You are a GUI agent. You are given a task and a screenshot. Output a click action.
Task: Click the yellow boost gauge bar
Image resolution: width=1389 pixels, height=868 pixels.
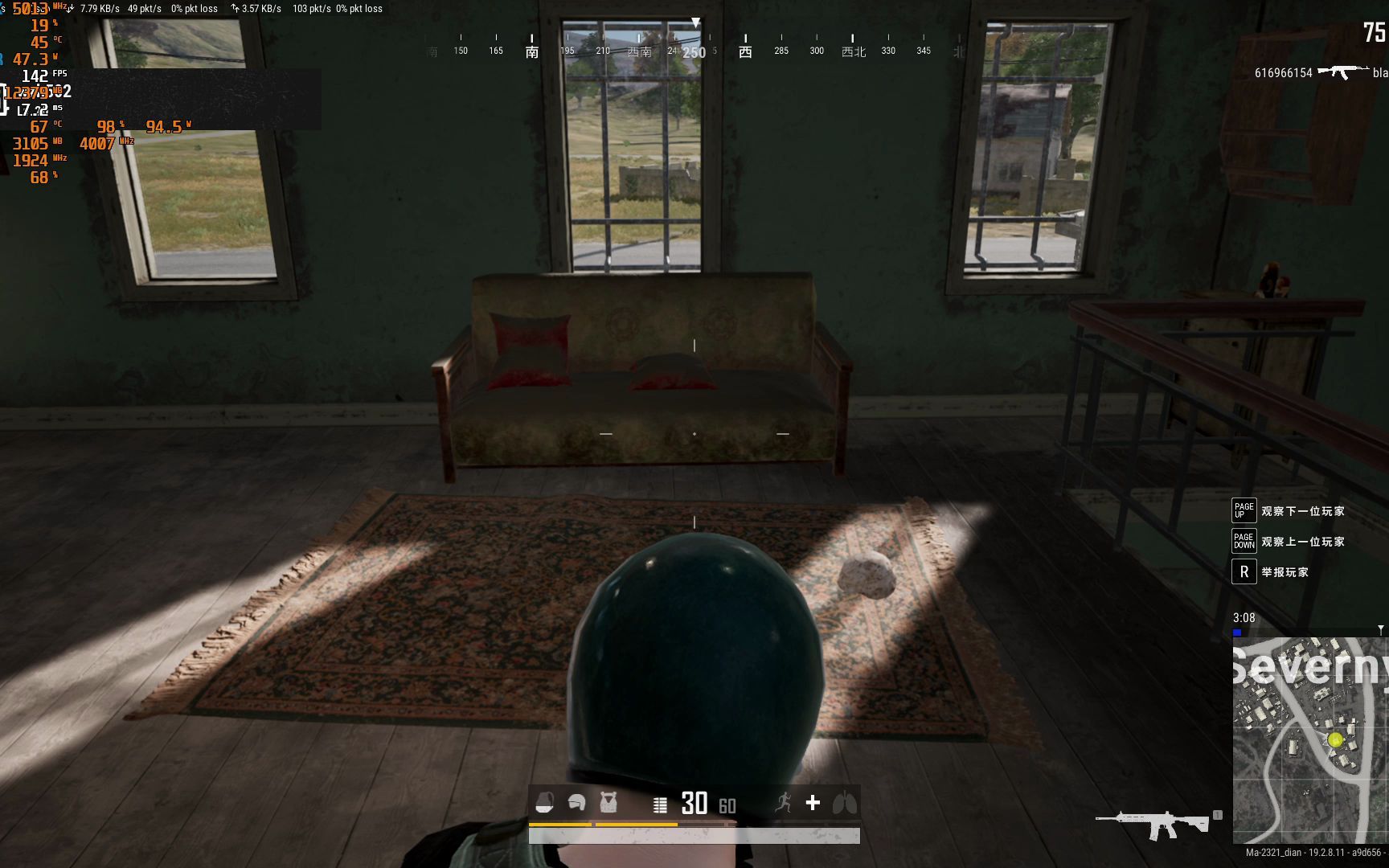point(603,823)
